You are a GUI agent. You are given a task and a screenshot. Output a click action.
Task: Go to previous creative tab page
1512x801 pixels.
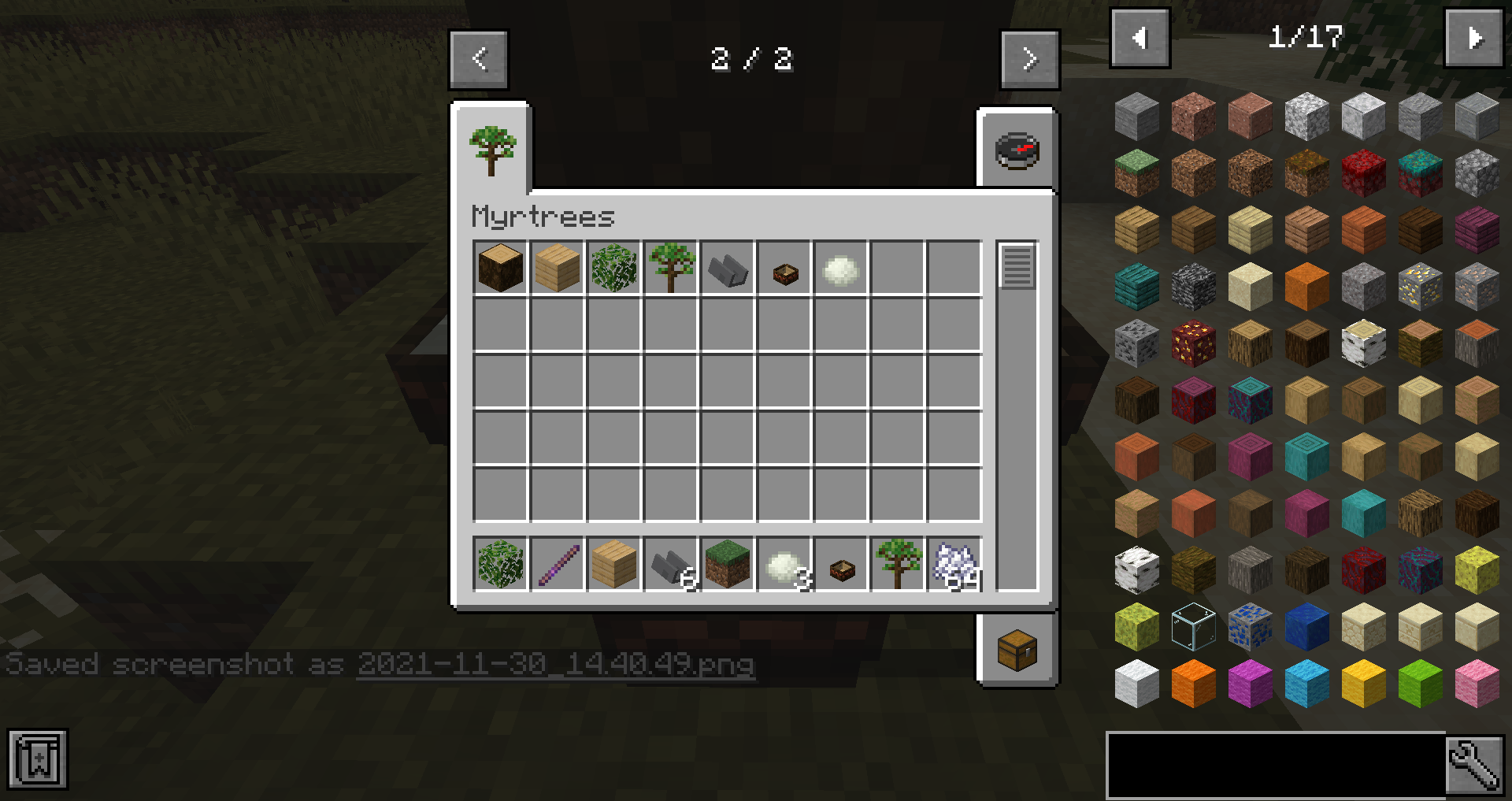point(479,60)
